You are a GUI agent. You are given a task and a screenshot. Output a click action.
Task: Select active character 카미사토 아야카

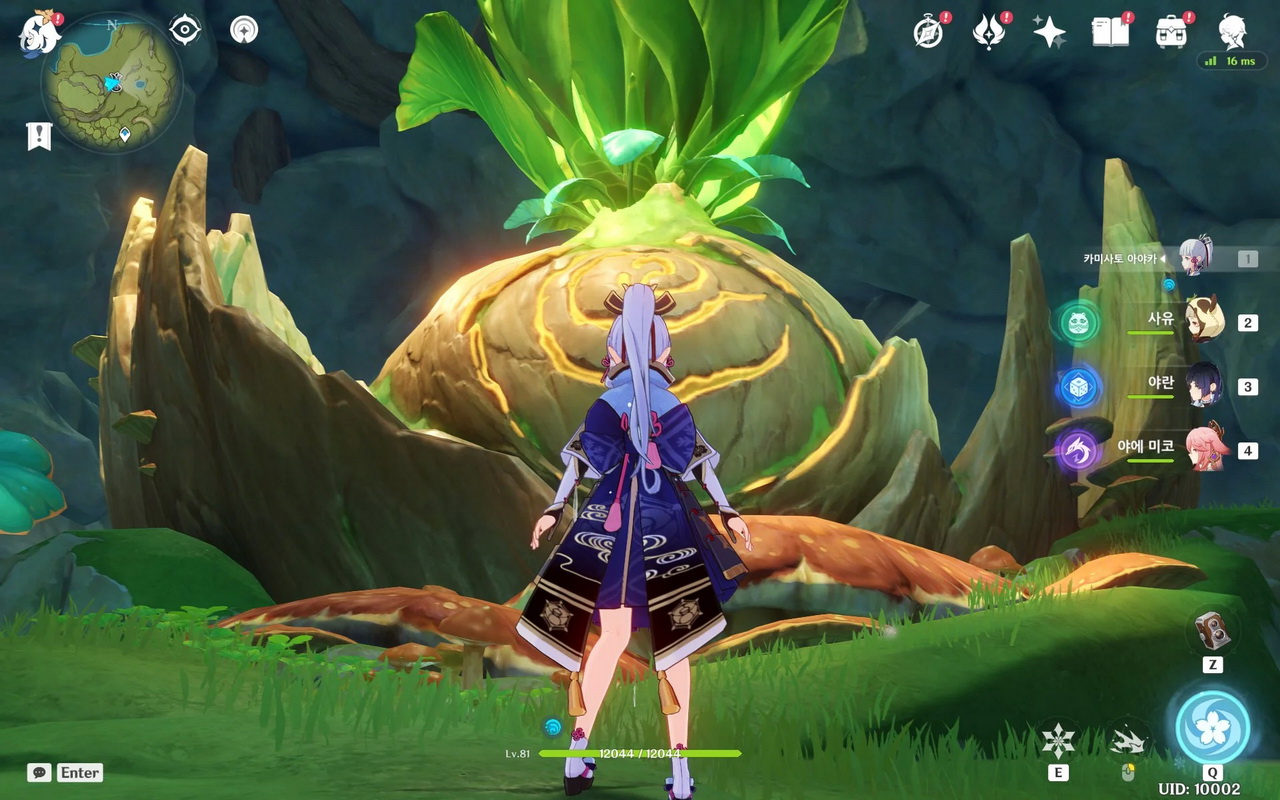tap(1194, 257)
